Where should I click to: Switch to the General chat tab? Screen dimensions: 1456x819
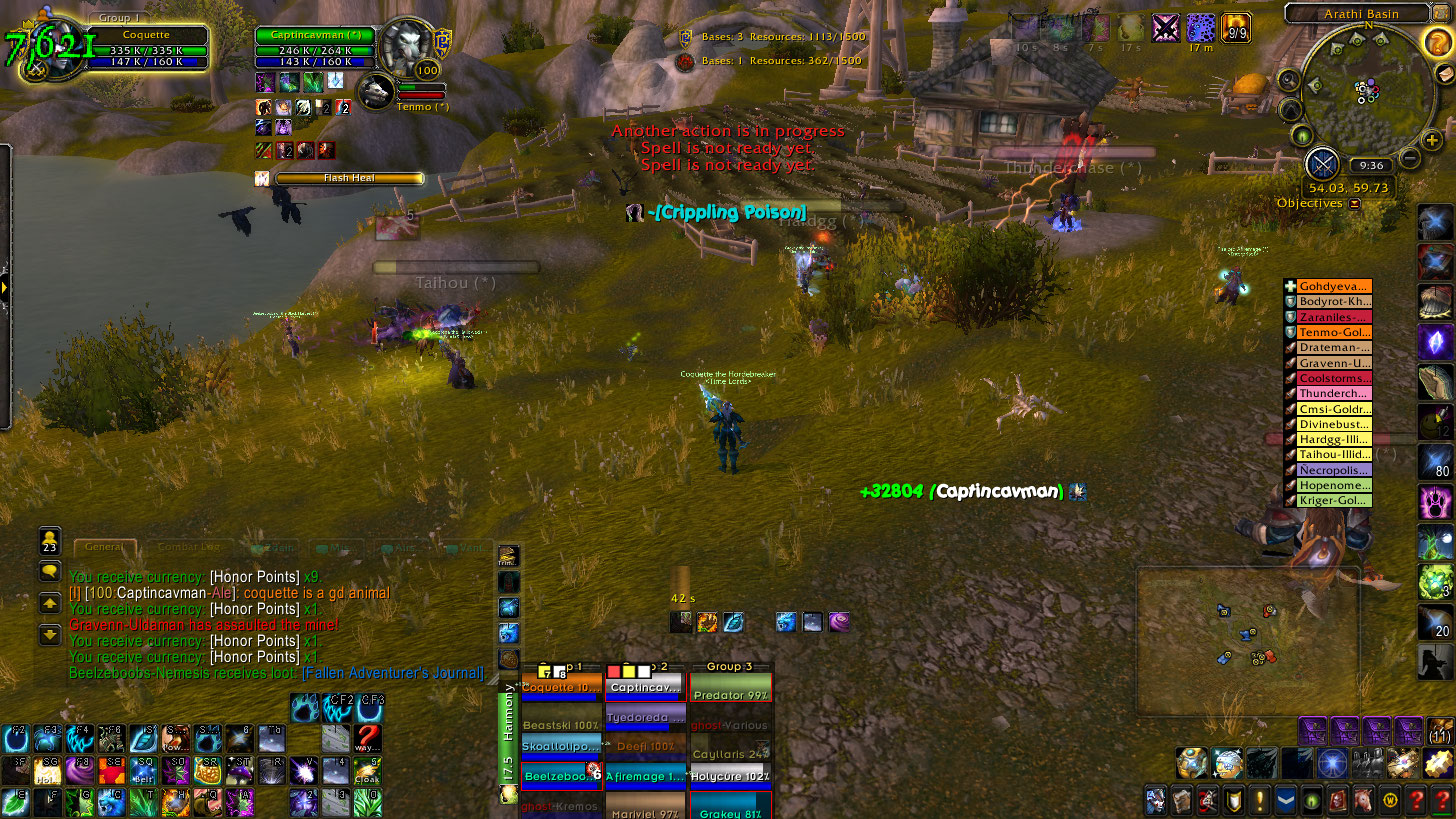(104, 548)
